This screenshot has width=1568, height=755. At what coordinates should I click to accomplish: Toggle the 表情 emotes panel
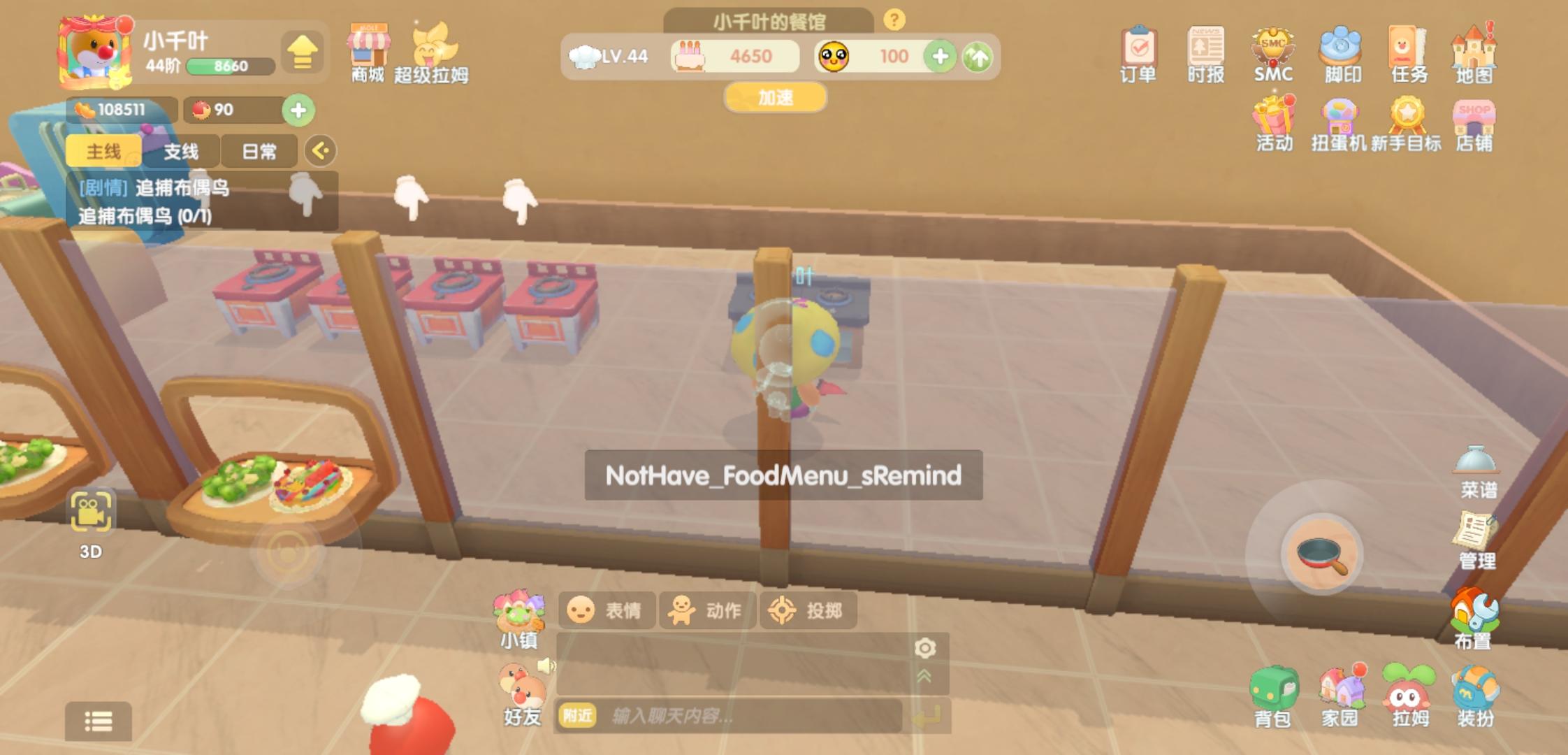click(x=607, y=610)
